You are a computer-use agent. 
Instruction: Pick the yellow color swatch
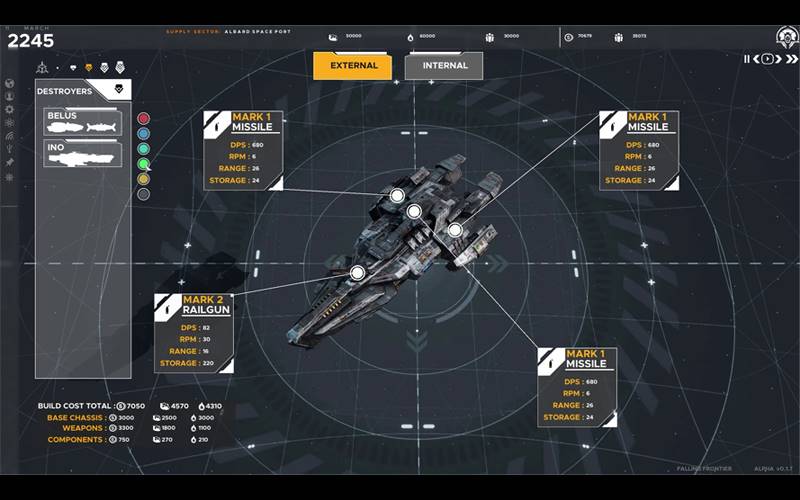144,178
